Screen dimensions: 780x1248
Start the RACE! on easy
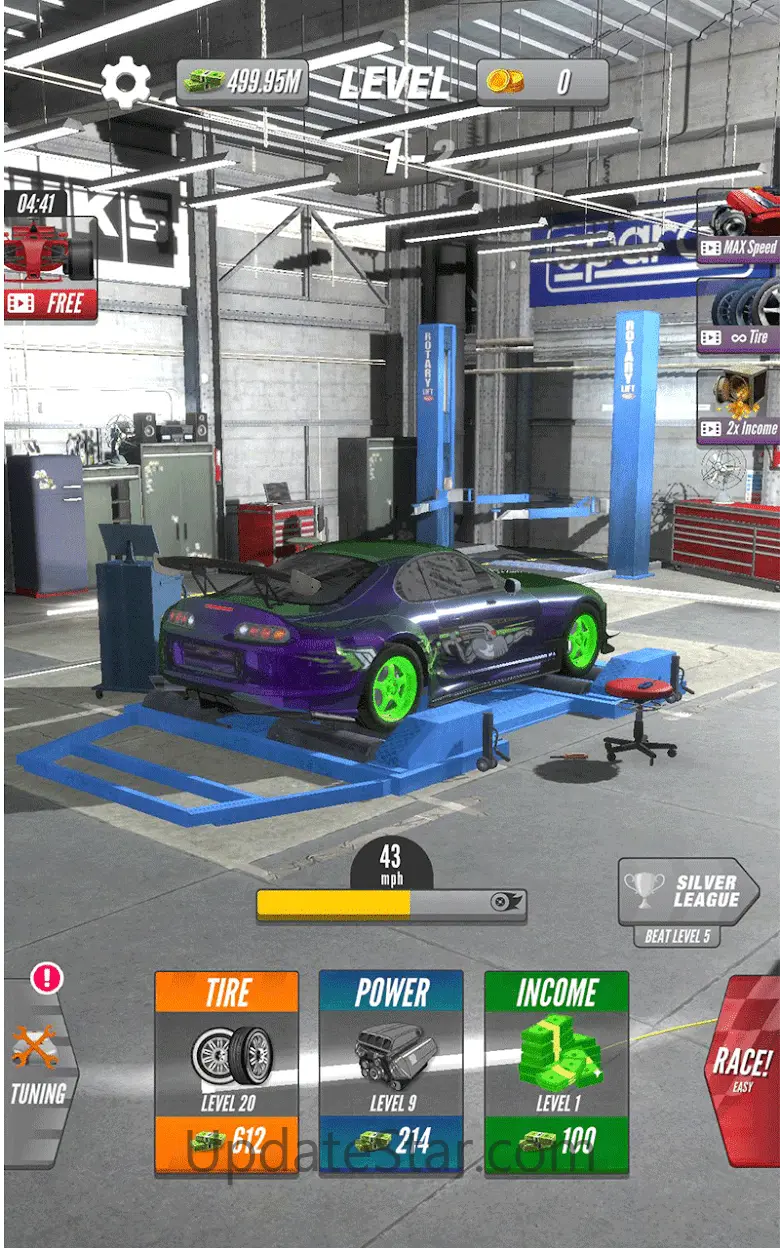point(742,1068)
